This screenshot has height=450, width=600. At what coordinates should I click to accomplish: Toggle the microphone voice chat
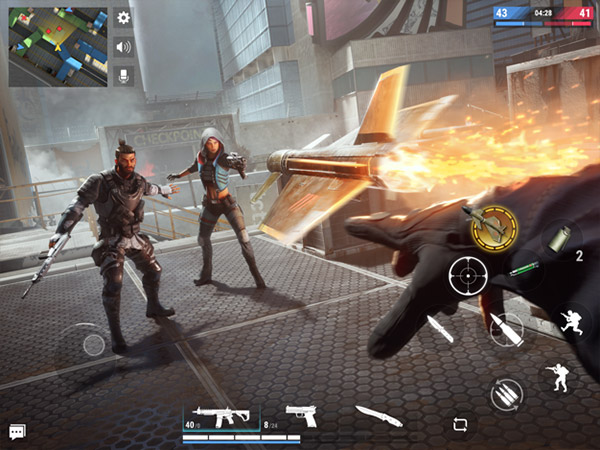pos(124,75)
